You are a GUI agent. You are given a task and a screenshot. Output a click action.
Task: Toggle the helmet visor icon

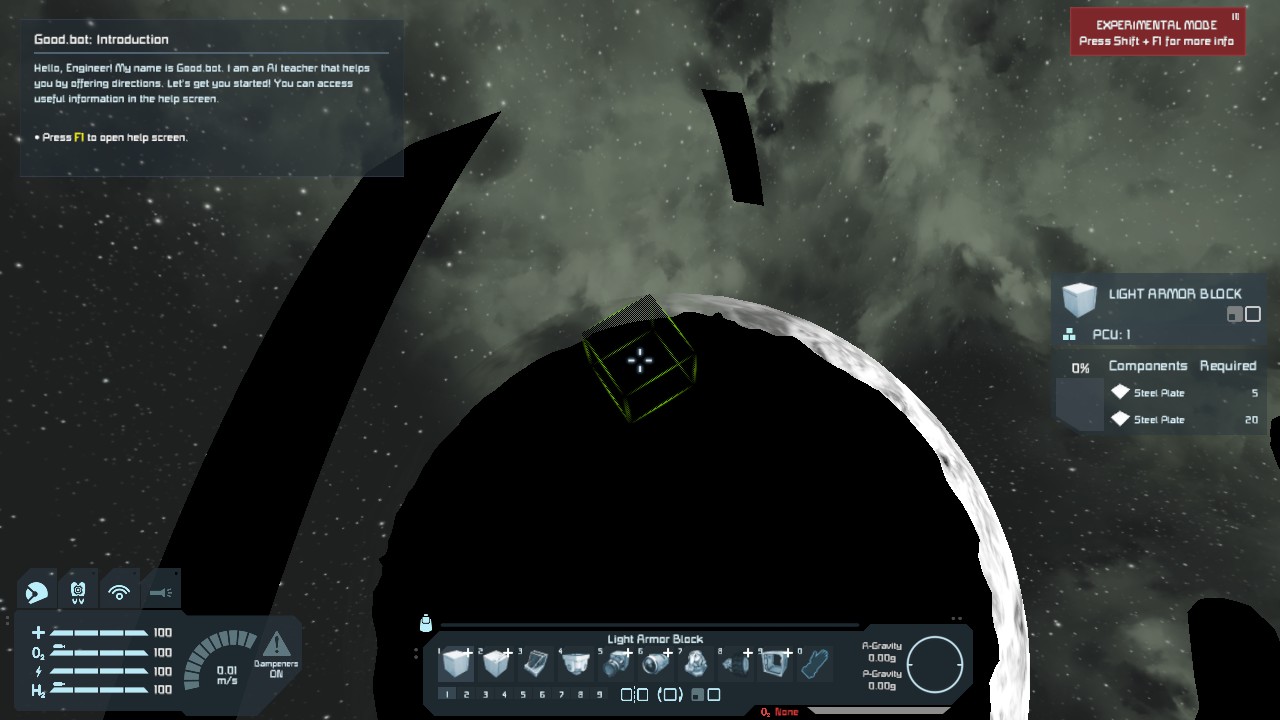coord(36,592)
